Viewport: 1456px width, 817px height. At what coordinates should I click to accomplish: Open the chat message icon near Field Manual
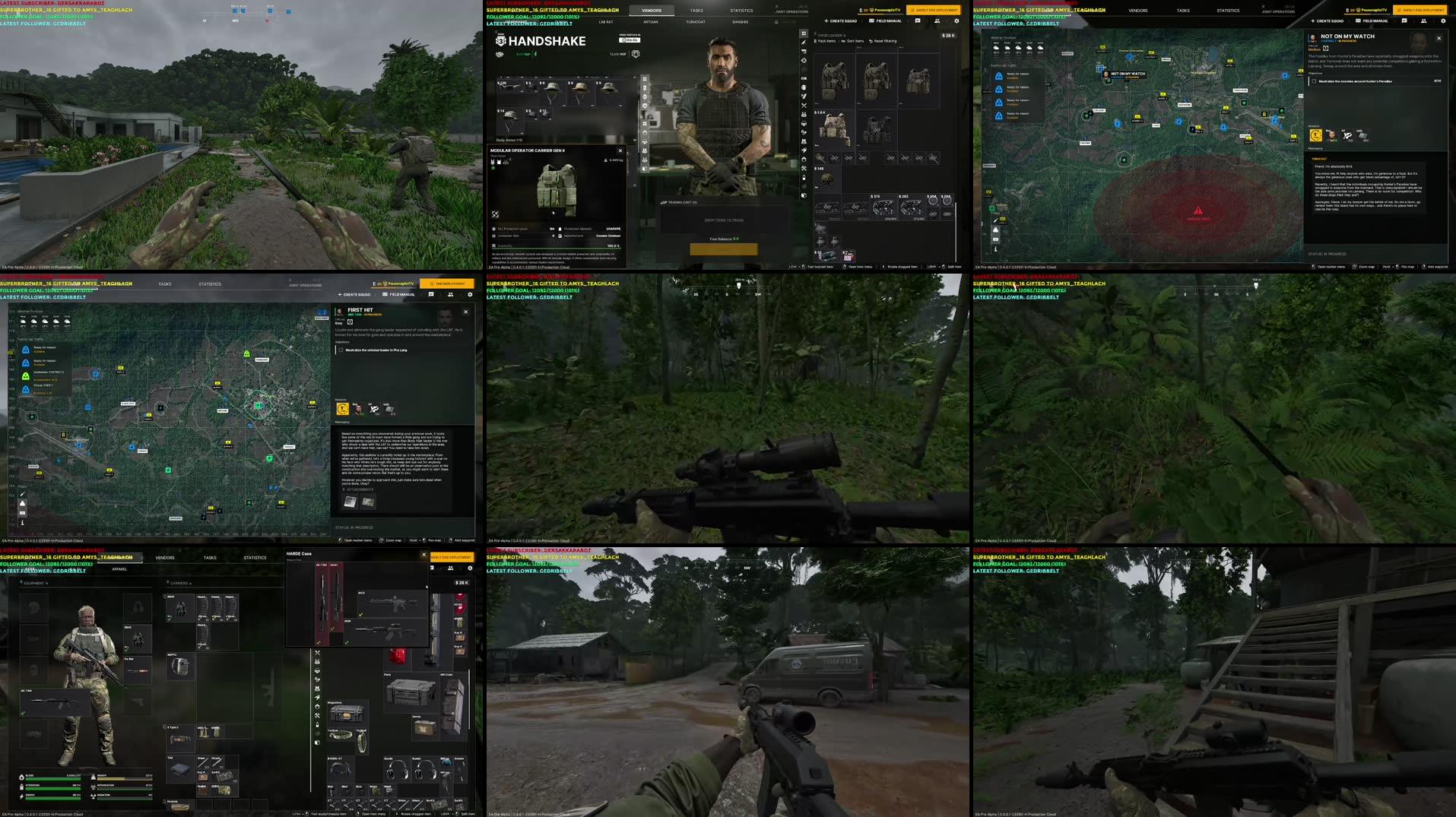(918, 21)
